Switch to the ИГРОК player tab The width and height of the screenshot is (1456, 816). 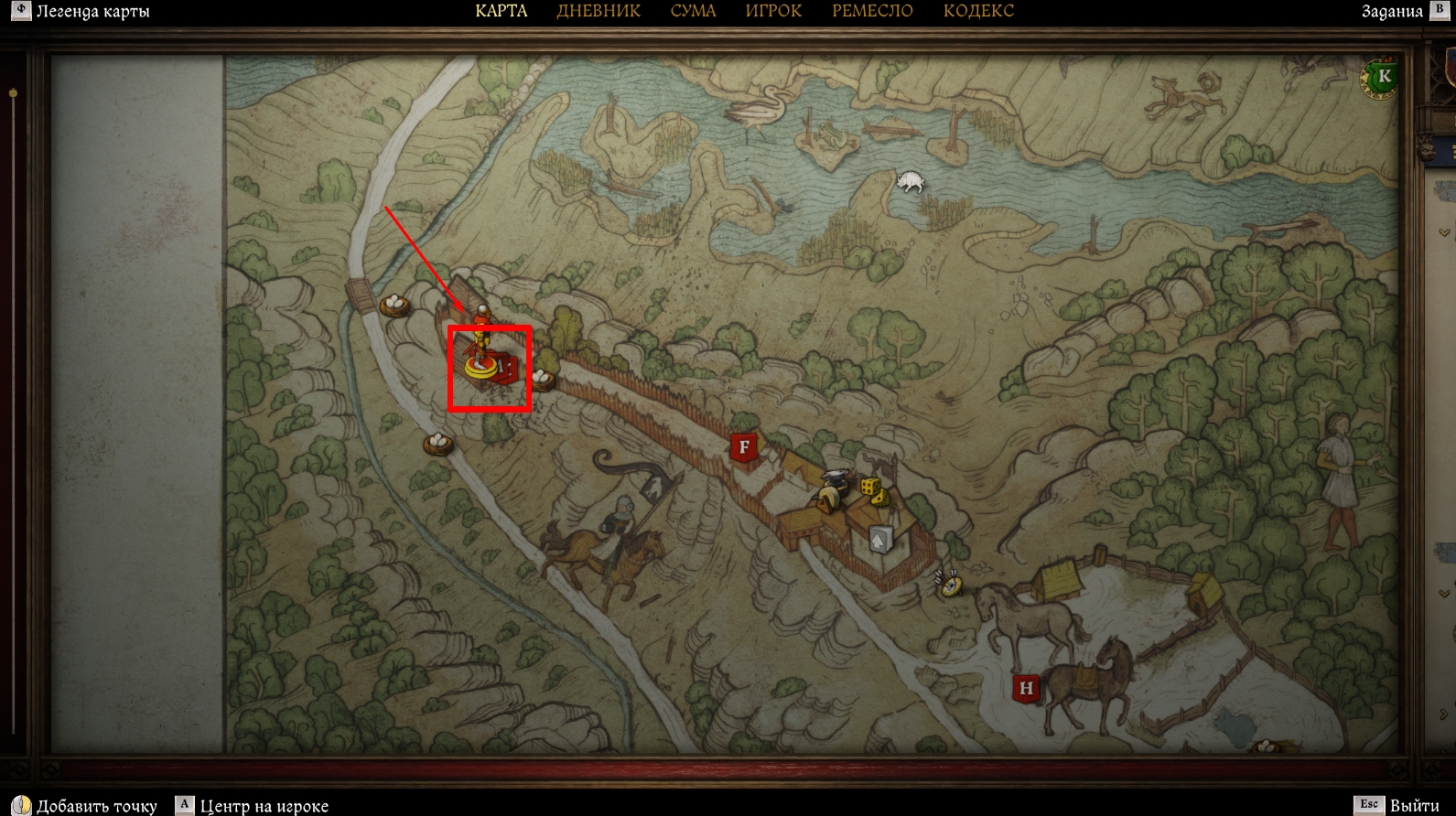(773, 12)
